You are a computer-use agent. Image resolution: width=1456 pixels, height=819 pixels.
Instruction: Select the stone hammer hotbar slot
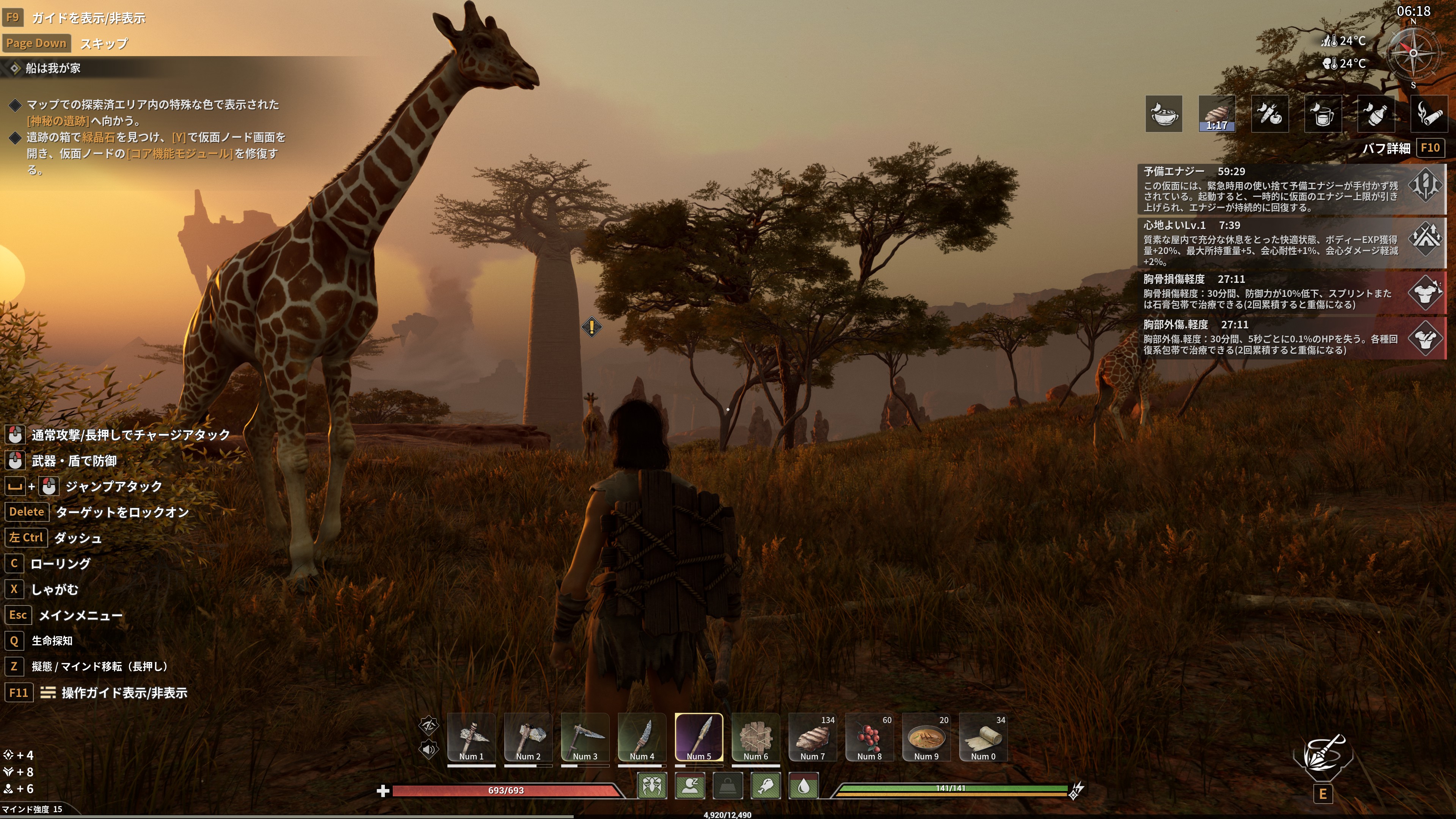[528, 737]
